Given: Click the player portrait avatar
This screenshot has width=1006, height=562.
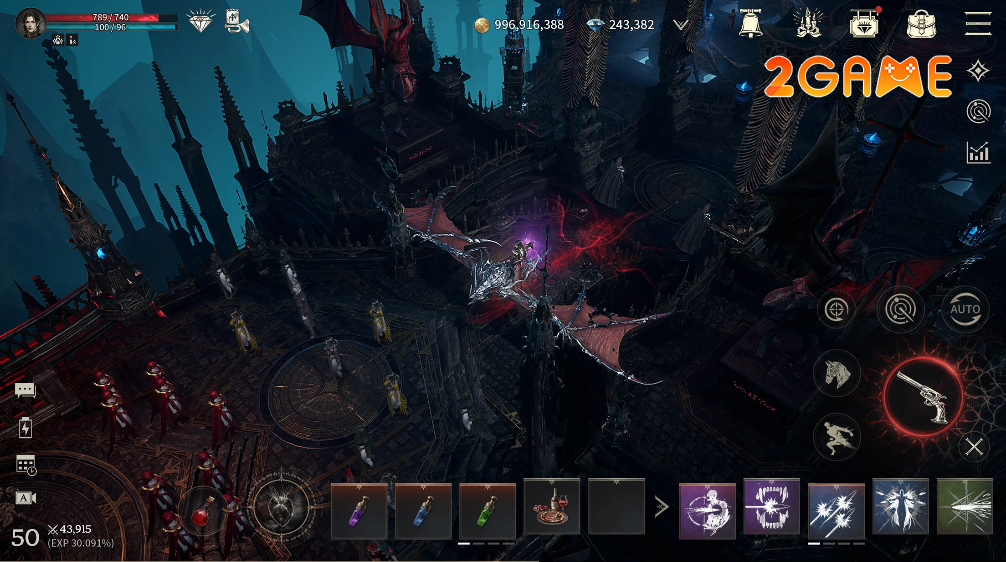Looking at the screenshot, I should (31, 23).
